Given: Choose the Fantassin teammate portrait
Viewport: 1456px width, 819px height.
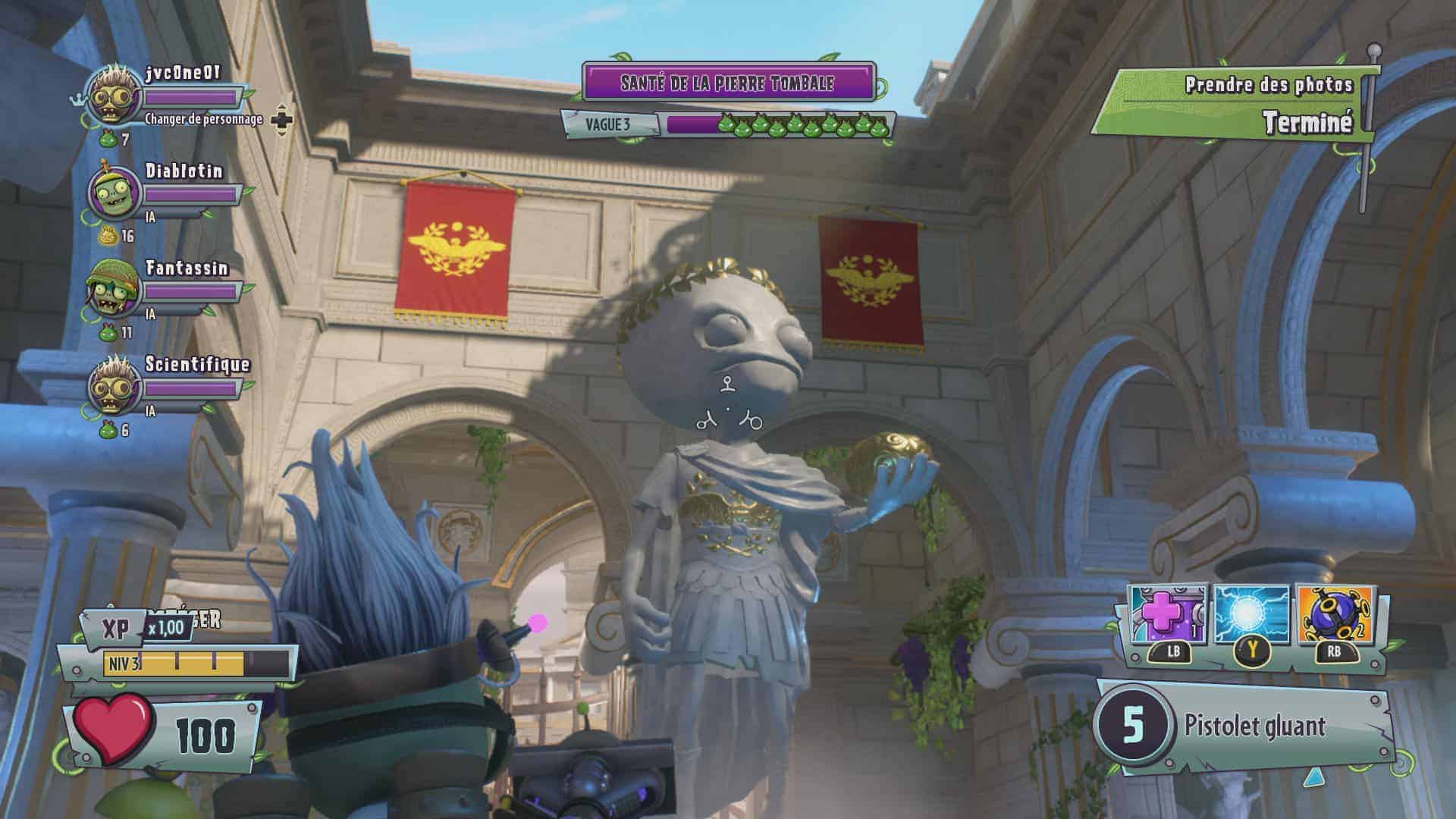Looking at the screenshot, I should pos(114,290).
